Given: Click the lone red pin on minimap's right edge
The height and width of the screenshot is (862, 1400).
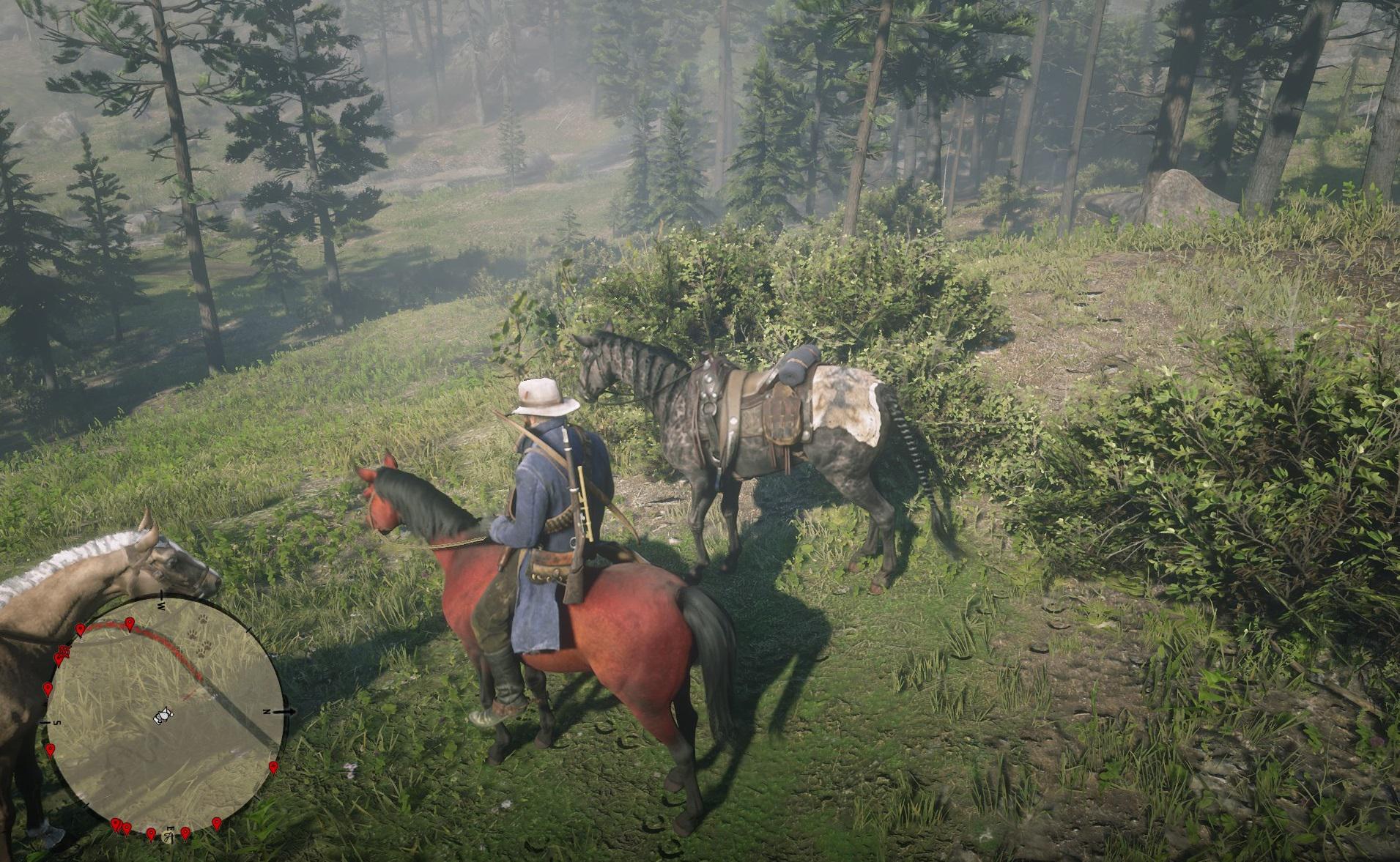Looking at the screenshot, I should [273, 768].
